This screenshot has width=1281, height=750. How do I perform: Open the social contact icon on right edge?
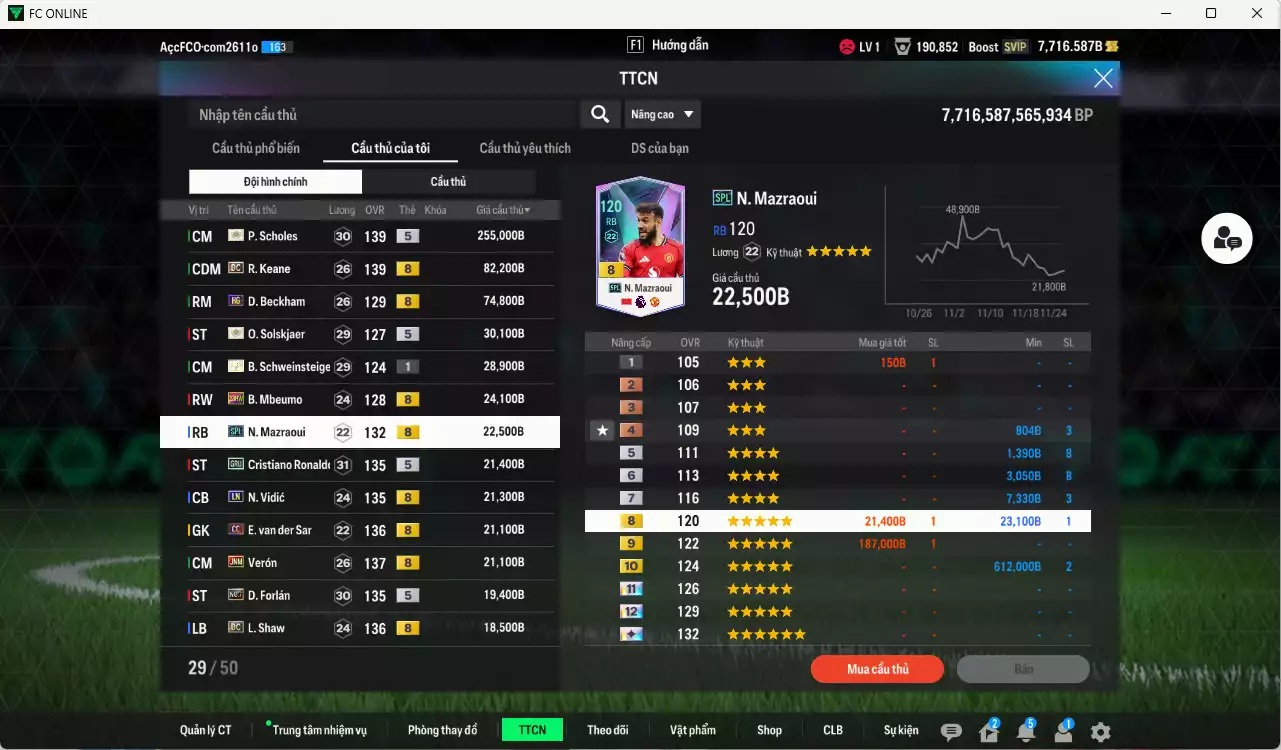[1226, 239]
